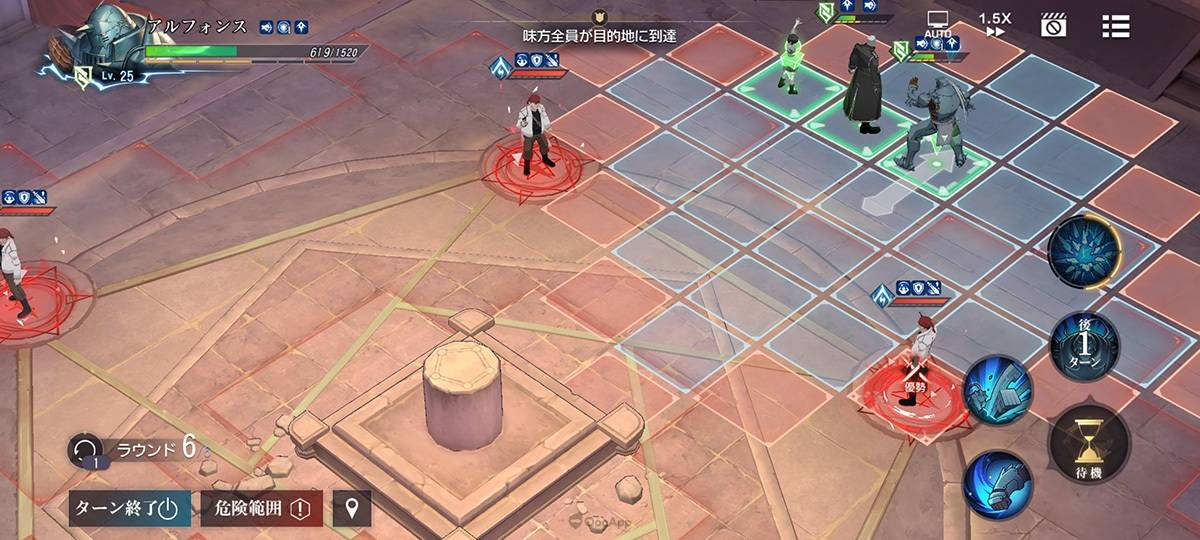Image resolution: width=1200 pixels, height=540 pixels.
Task: Toggle the 危険範囲 danger range display
Action: pos(262,508)
